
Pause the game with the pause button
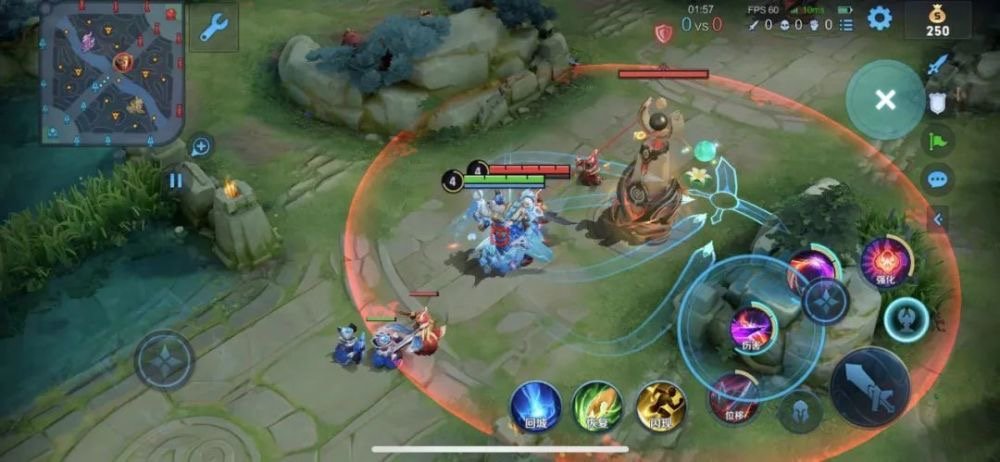(x=176, y=181)
